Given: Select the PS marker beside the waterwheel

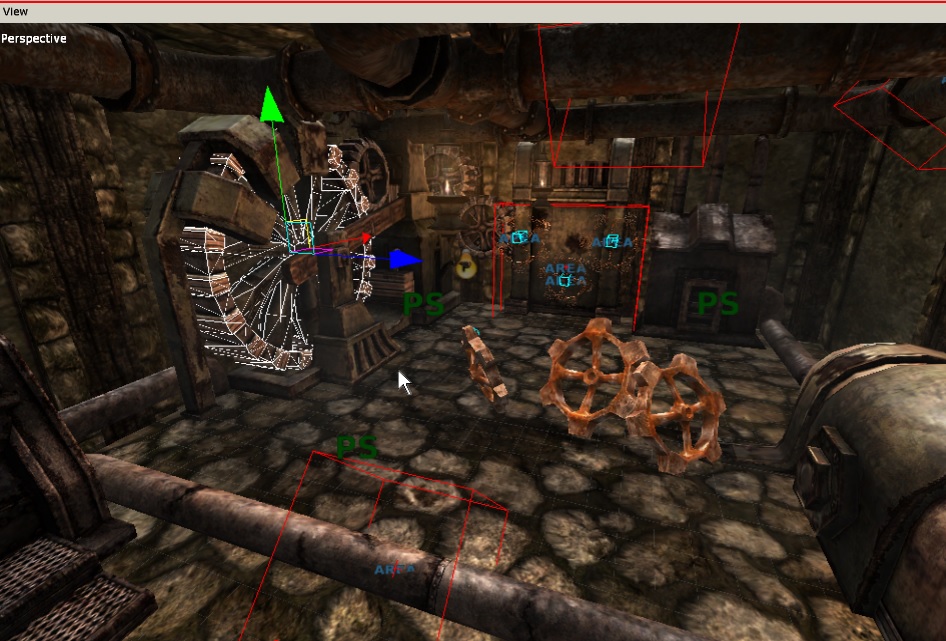Looking at the screenshot, I should pos(423,305).
